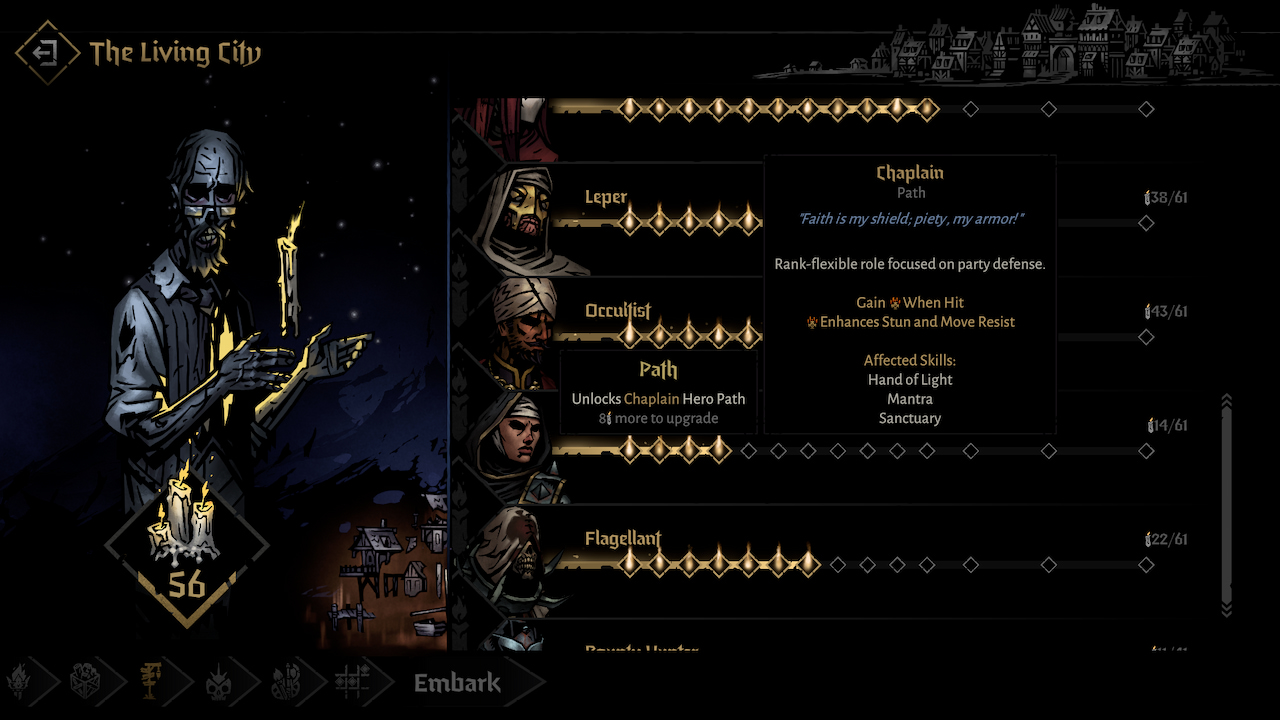Click the hero list scrollbar
The image size is (1280, 720).
1227,500
